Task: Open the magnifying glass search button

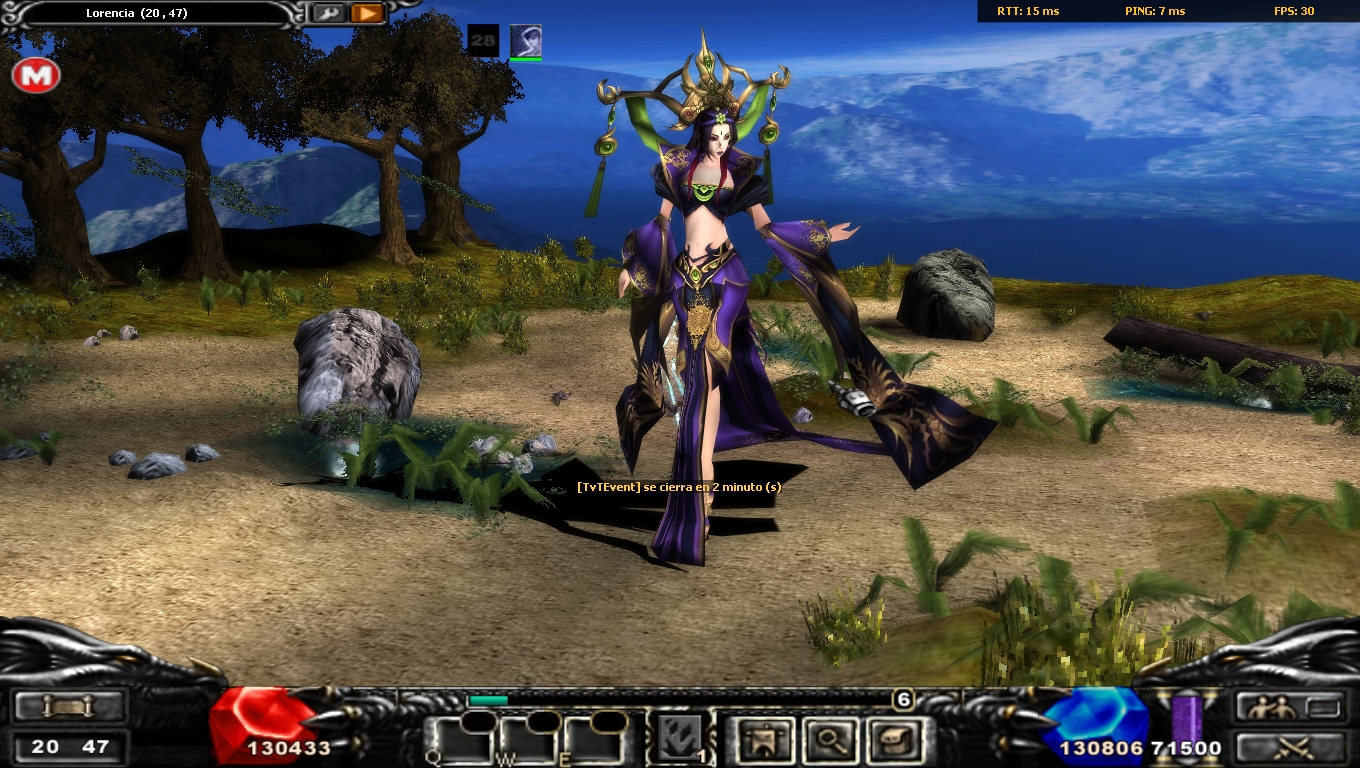Action: 829,741
